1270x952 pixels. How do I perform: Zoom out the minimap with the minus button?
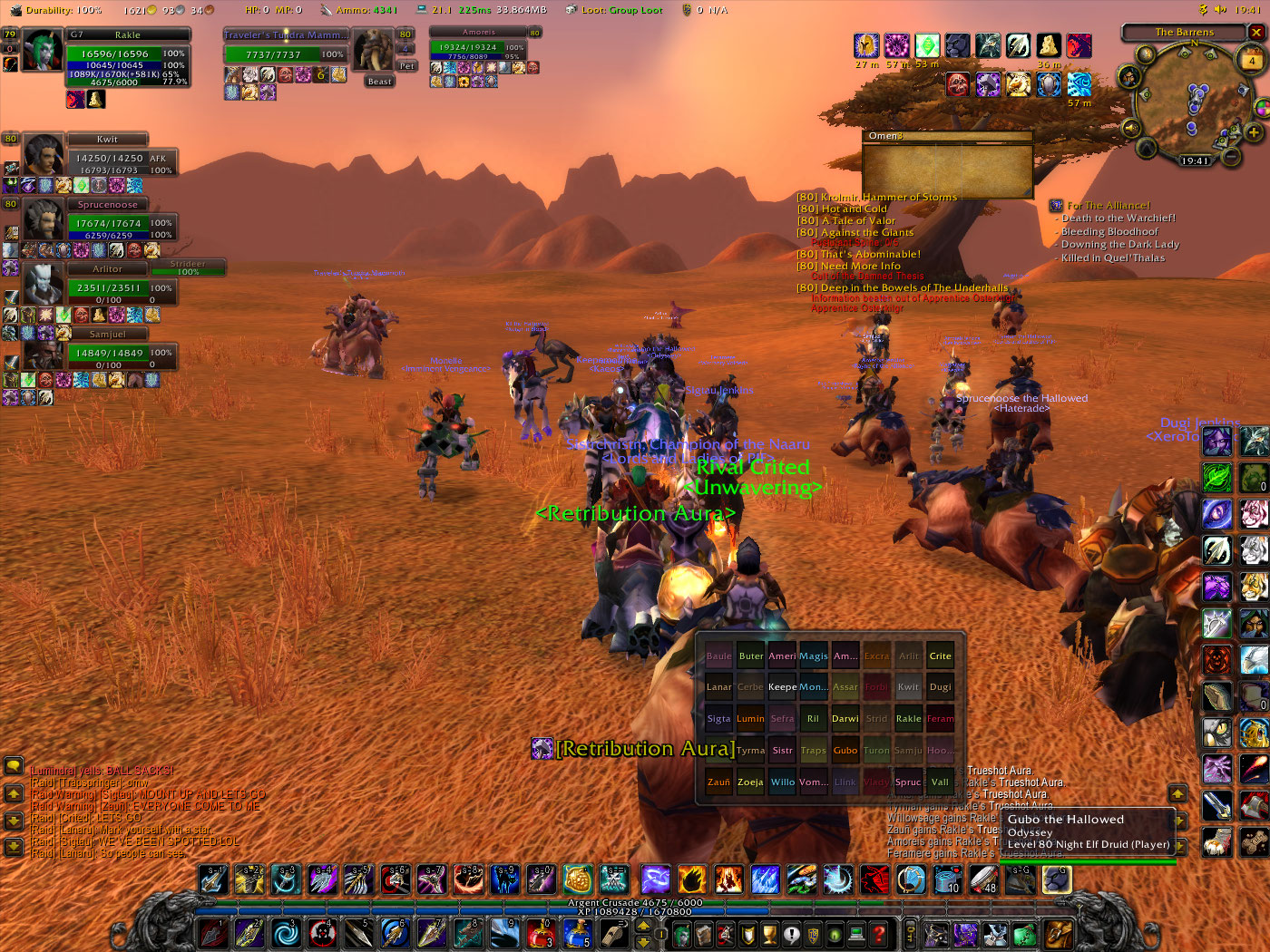pos(1231,156)
